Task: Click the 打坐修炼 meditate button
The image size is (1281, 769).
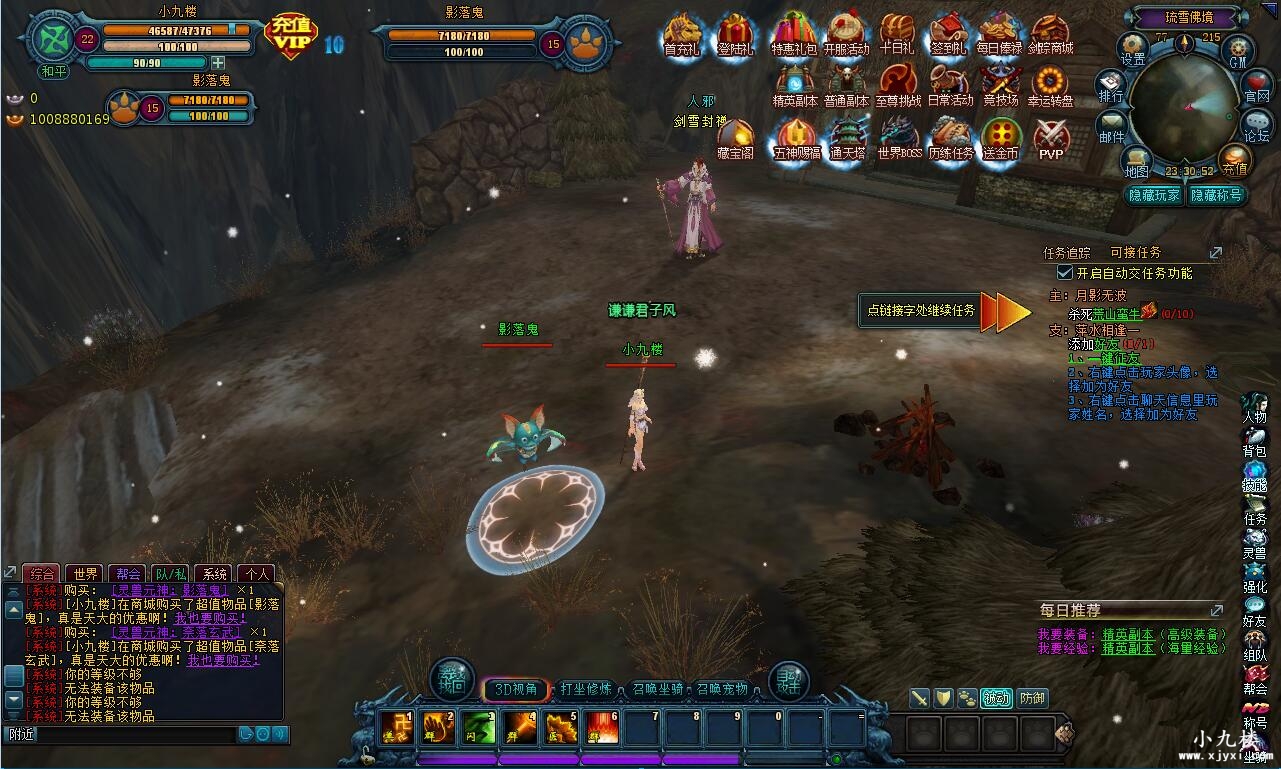Action: [x=586, y=689]
